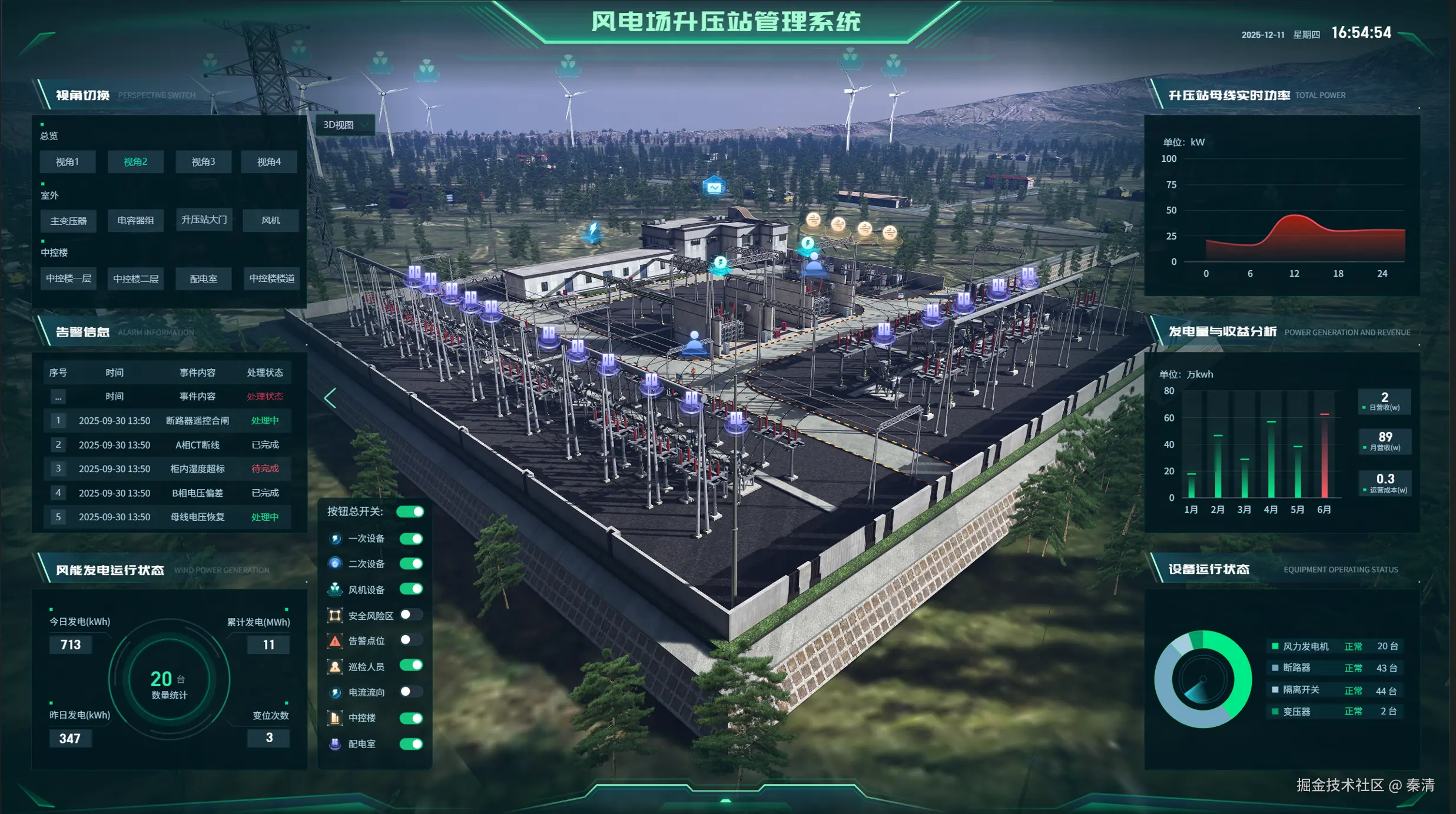Viewport: 1456px width, 814px height.
Task: Turn off the 按钮总开关 master toggle
Action: click(412, 511)
